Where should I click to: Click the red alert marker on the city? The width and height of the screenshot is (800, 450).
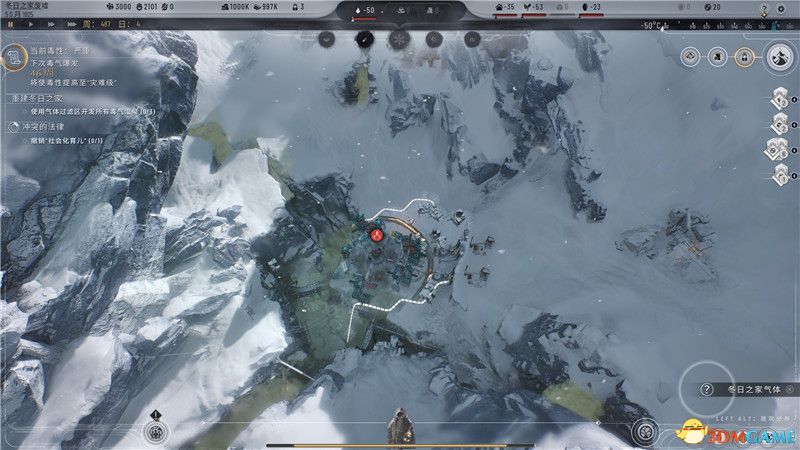[377, 234]
